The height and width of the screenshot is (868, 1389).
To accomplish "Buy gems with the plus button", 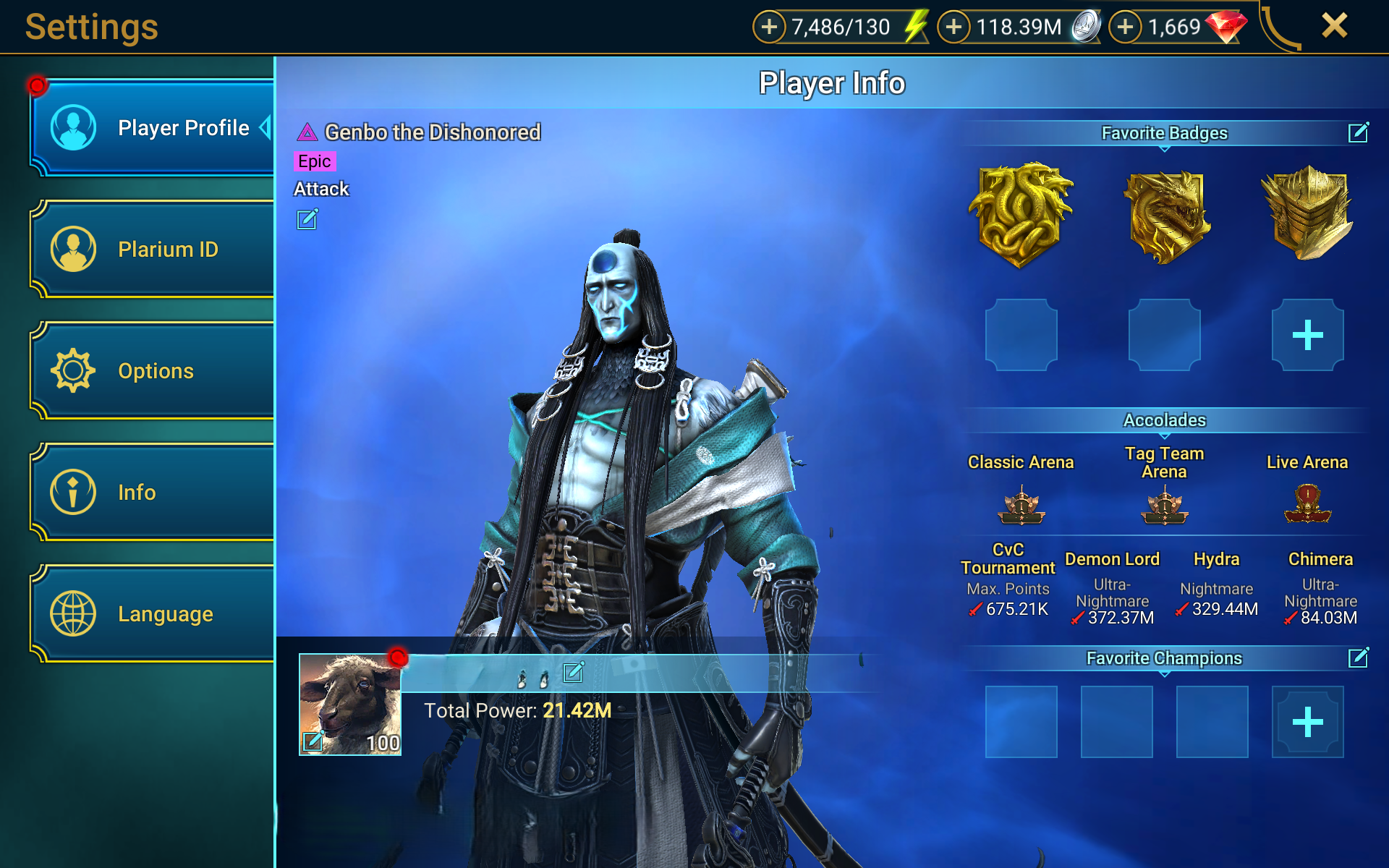I will (1125, 27).
